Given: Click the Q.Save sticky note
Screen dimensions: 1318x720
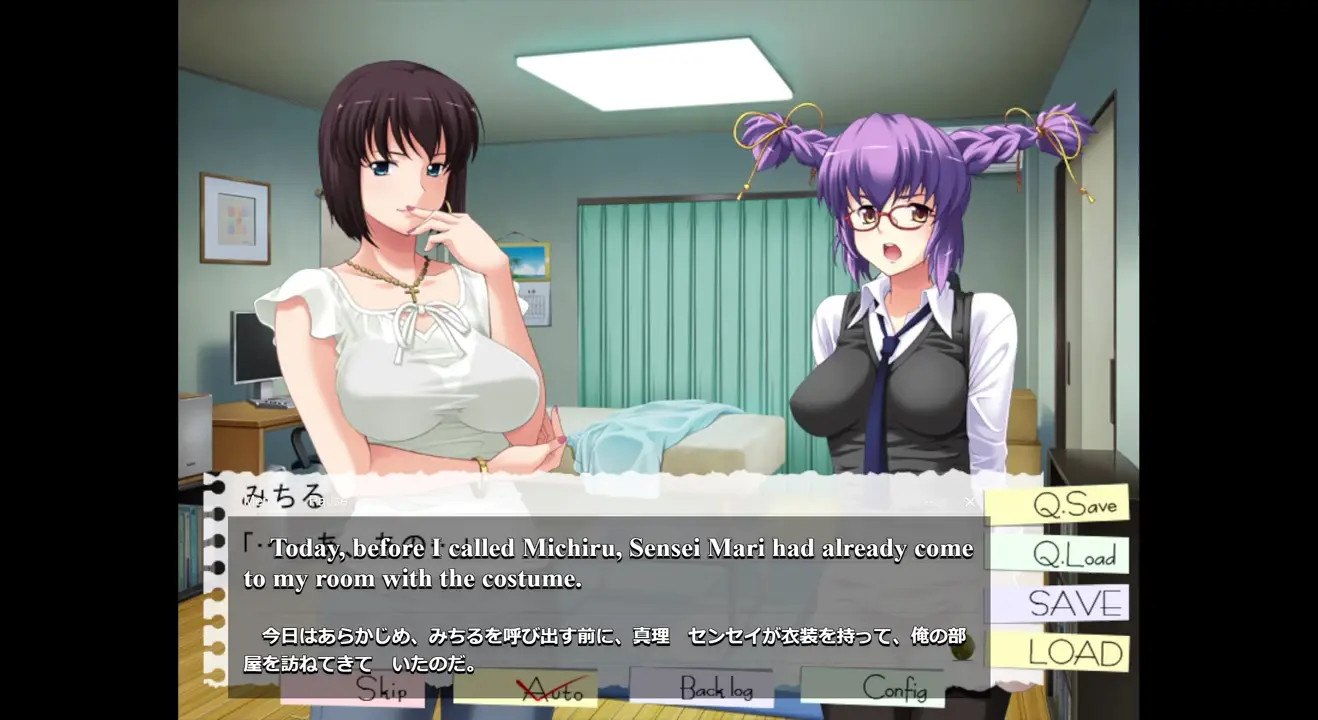Looking at the screenshot, I should [x=1059, y=504].
